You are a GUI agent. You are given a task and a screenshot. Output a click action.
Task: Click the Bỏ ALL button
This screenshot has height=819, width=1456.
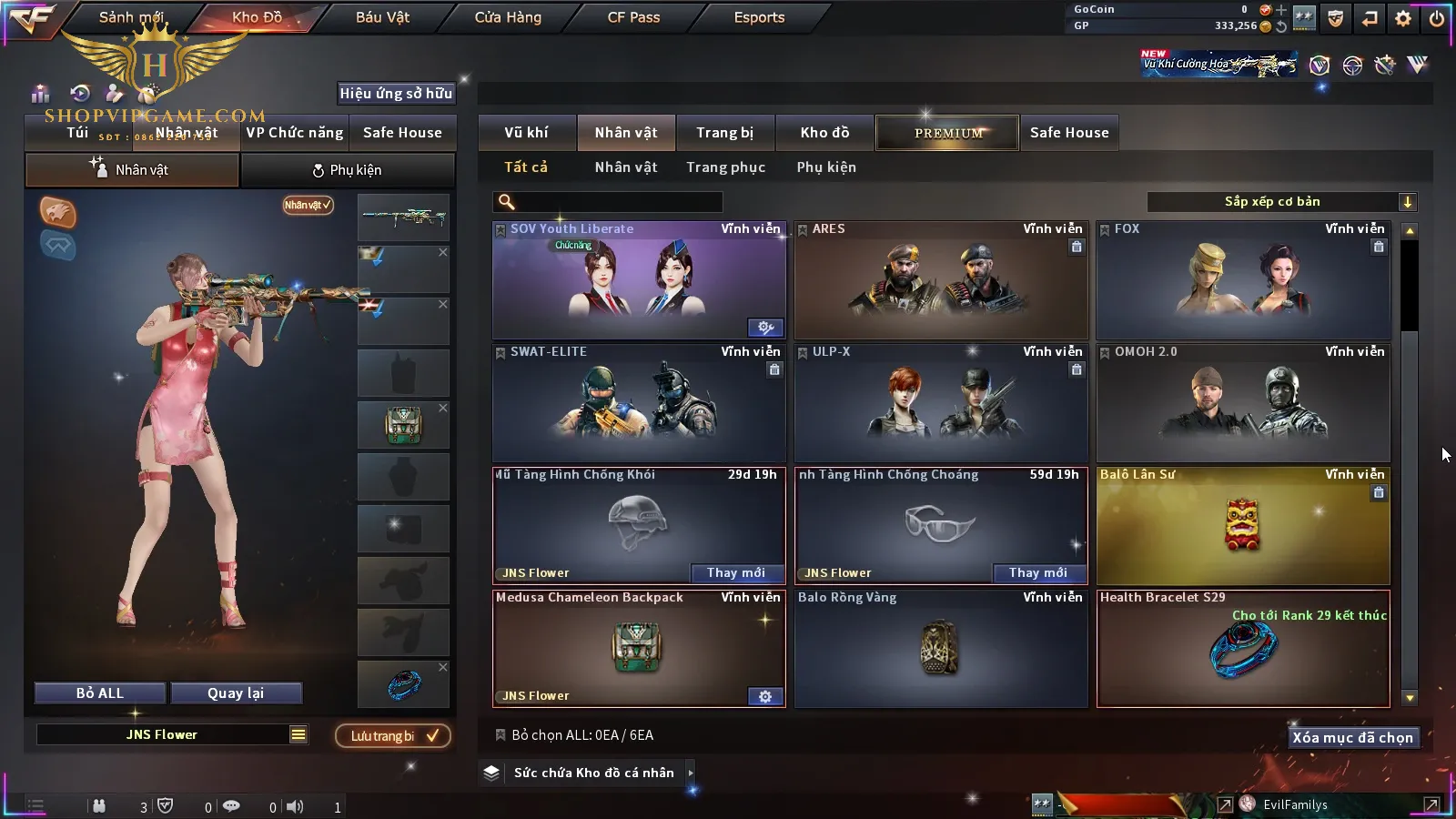100,693
